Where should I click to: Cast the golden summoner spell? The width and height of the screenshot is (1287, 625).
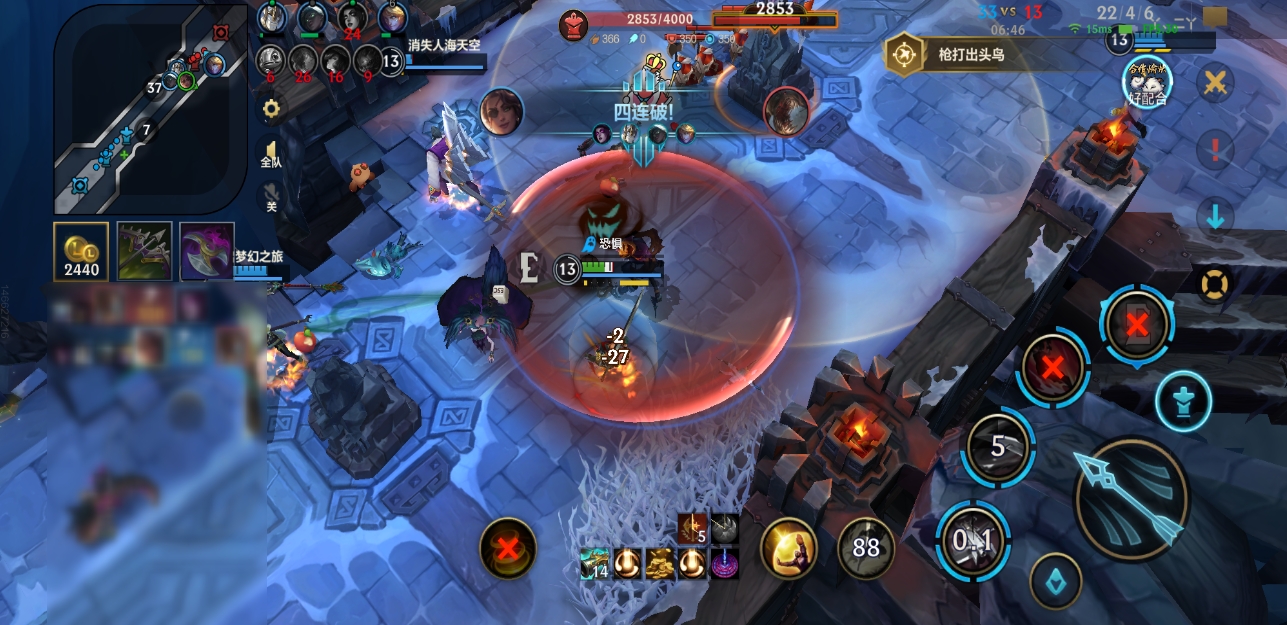[x=789, y=548]
